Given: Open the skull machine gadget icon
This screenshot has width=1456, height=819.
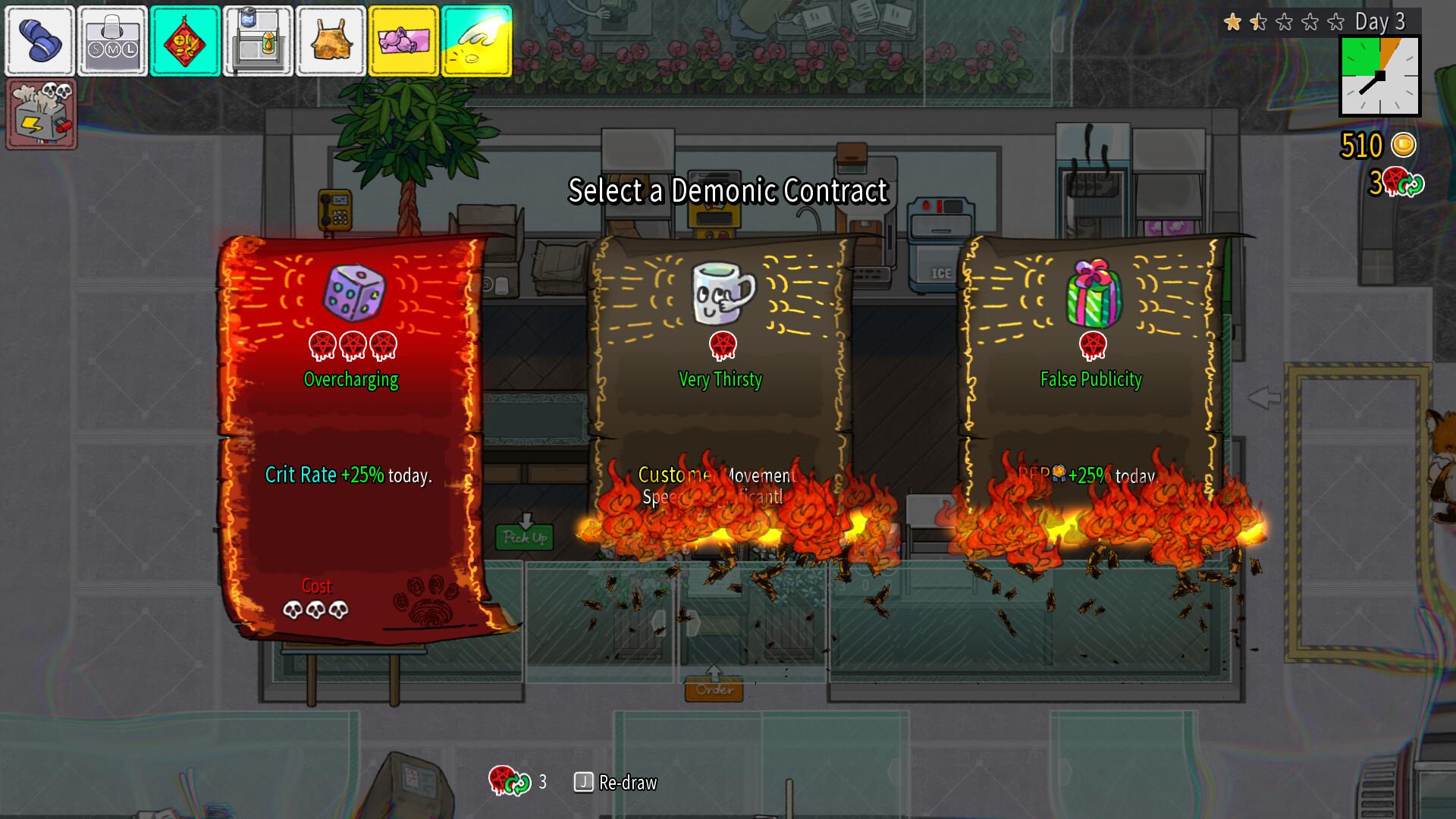Looking at the screenshot, I should click(x=42, y=112).
